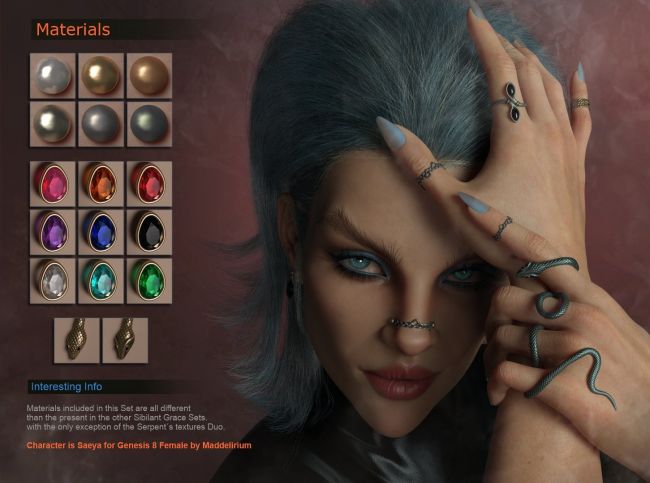Viewport: 650px width, 483px height.
Task: Apply the red ruby gem swatch
Action: click(149, 183)
